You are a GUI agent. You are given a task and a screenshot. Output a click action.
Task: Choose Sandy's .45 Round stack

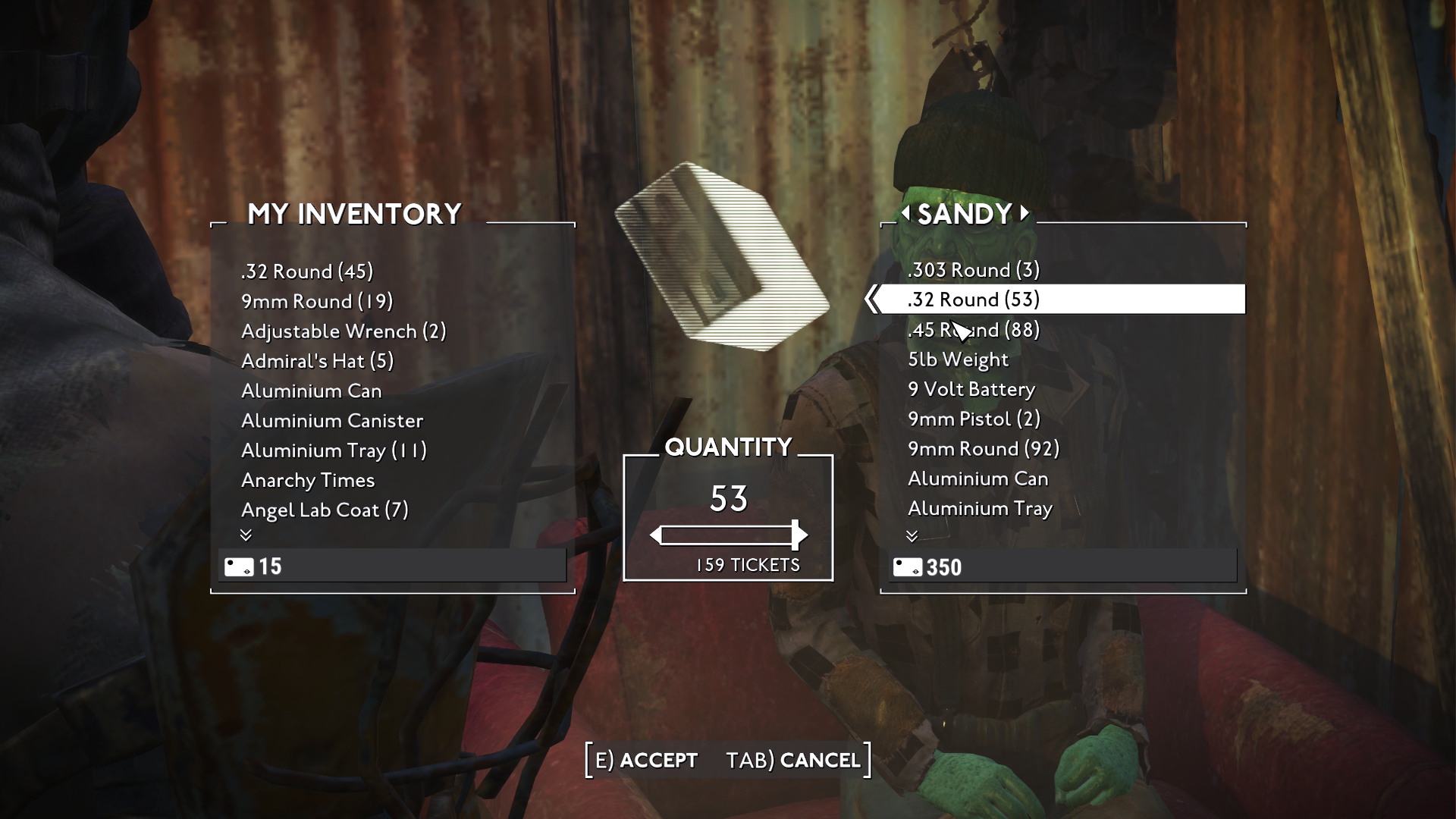[x=974, y=330]
